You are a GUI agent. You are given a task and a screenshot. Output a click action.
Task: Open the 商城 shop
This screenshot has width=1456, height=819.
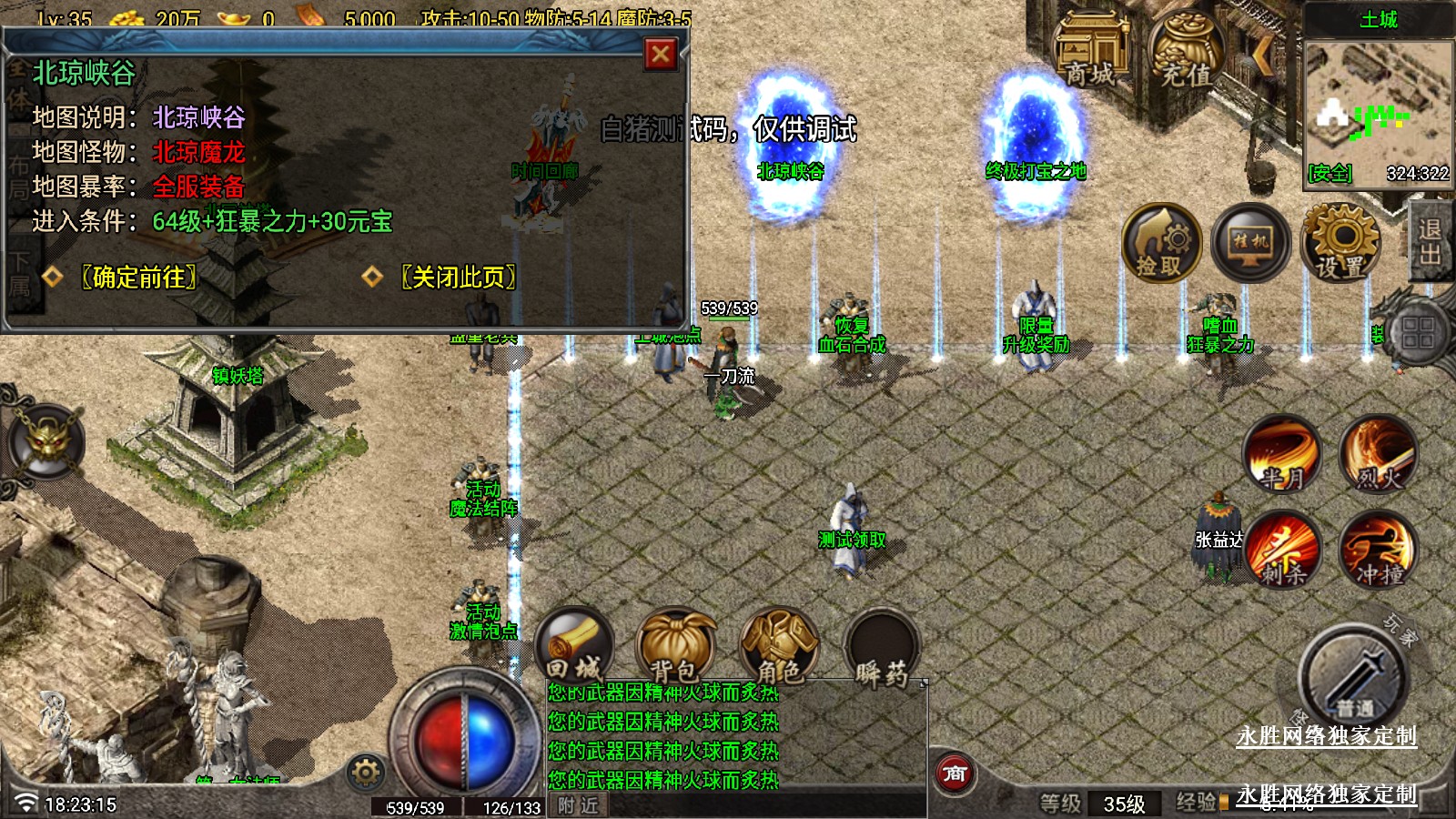pos(1089,52)
